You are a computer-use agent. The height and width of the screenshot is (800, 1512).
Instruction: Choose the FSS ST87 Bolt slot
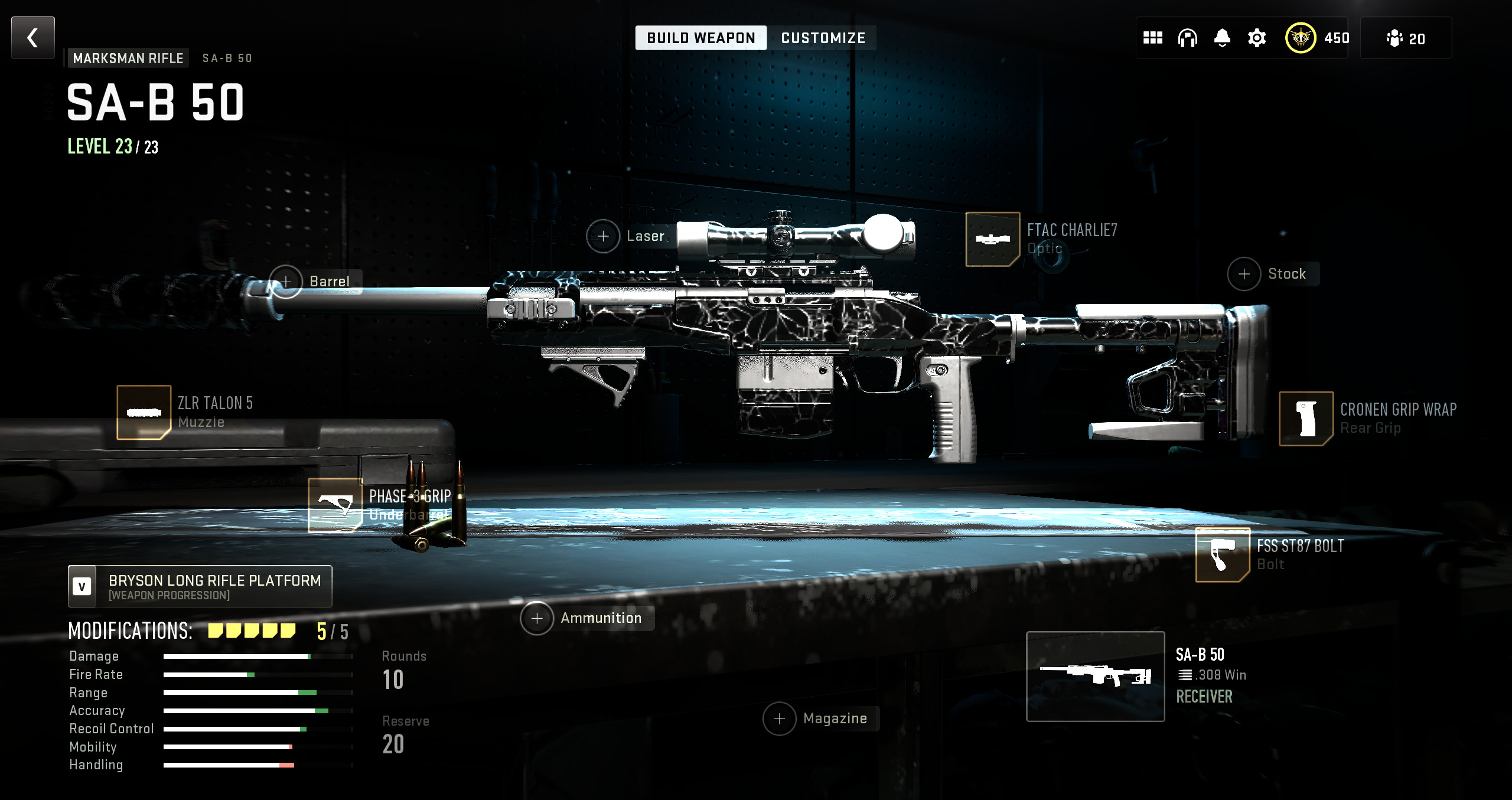click(x=1222, y=554)
